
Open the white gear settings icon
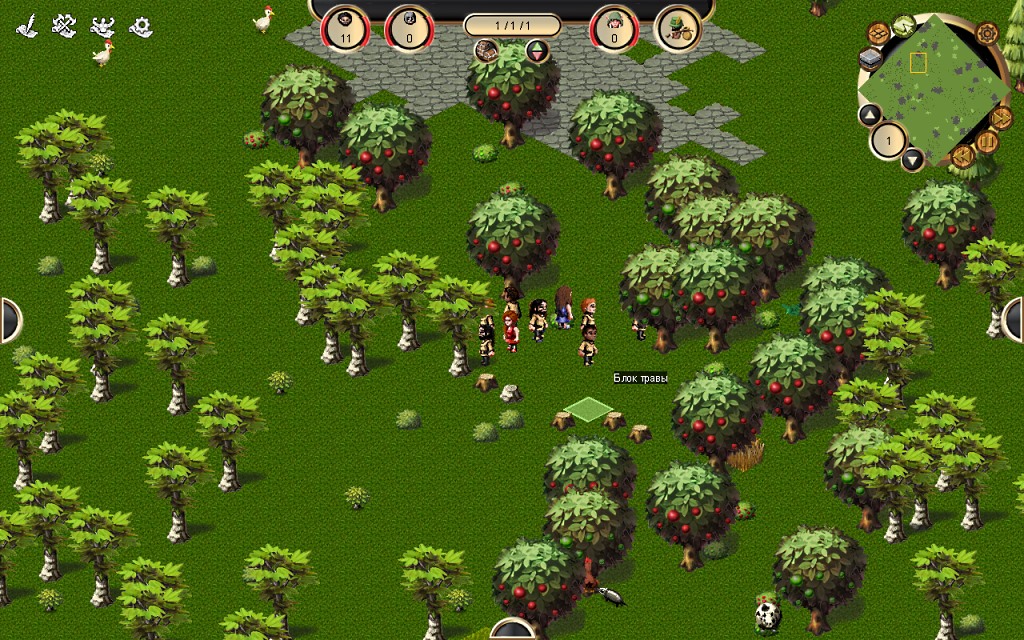point(140,25)
